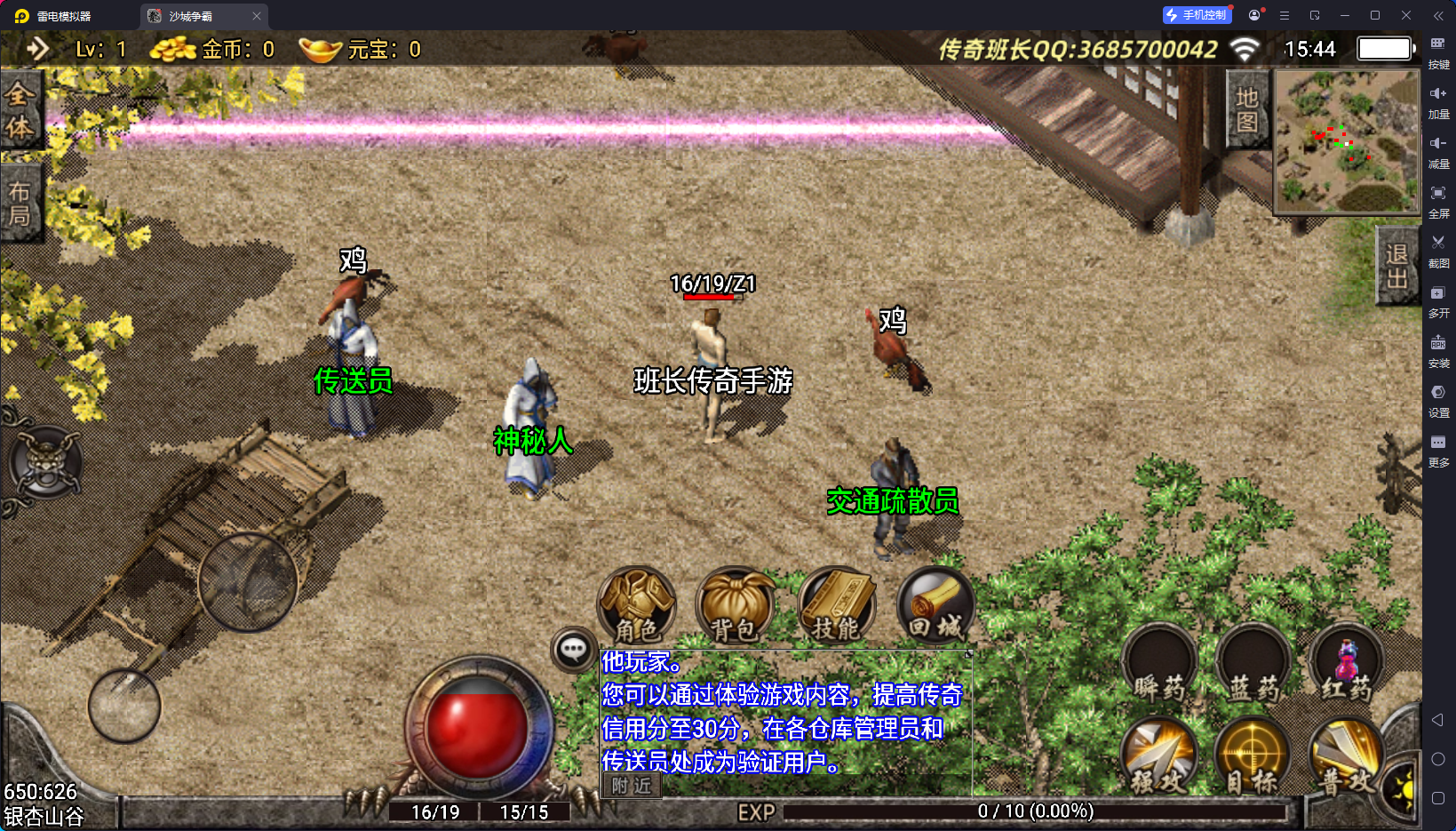Select the 全体 attack-mode button
Viewport: 1456px width, 831px height.
(x=20, y=111)
